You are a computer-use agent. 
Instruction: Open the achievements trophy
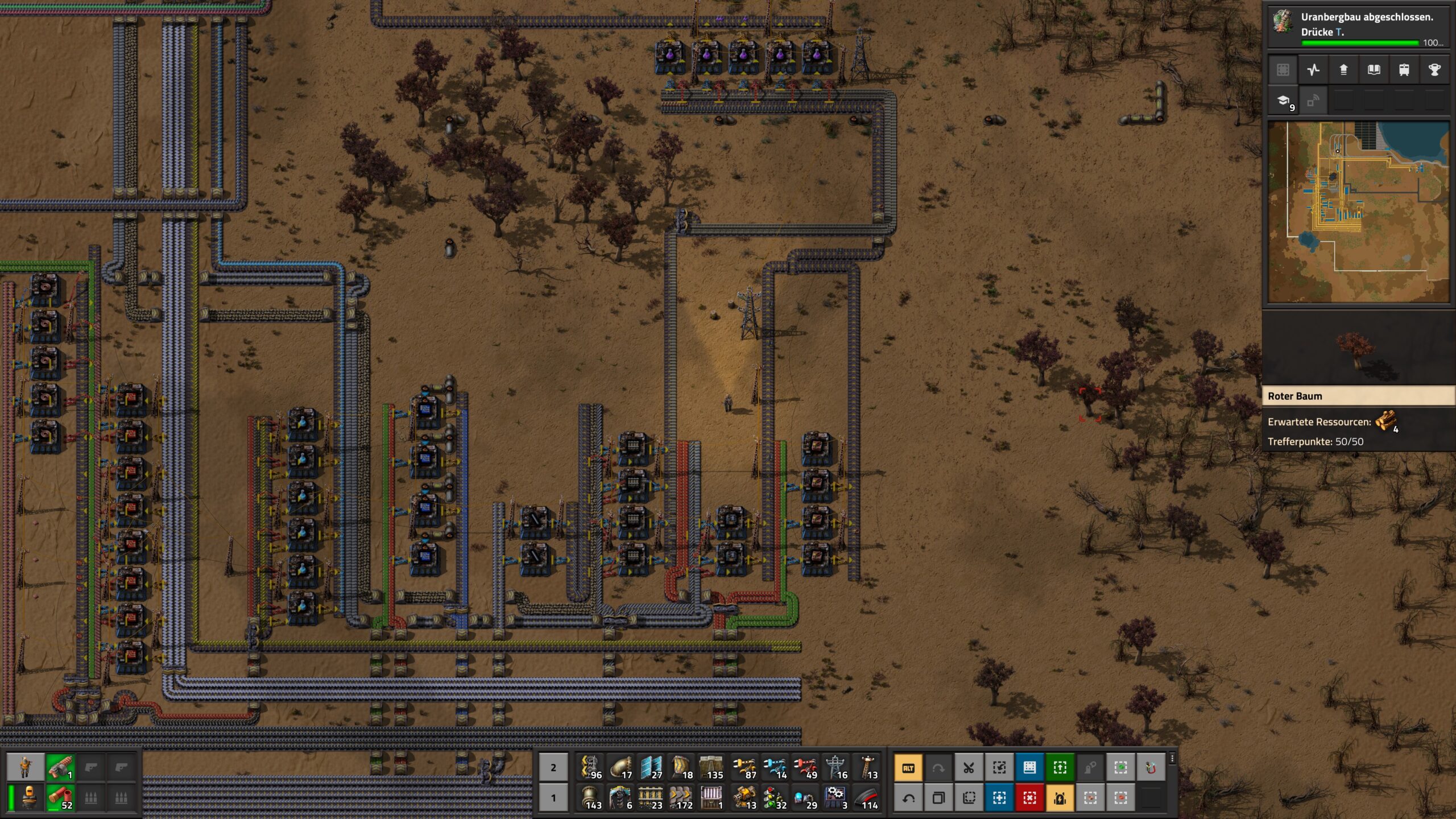[1434, 70]
